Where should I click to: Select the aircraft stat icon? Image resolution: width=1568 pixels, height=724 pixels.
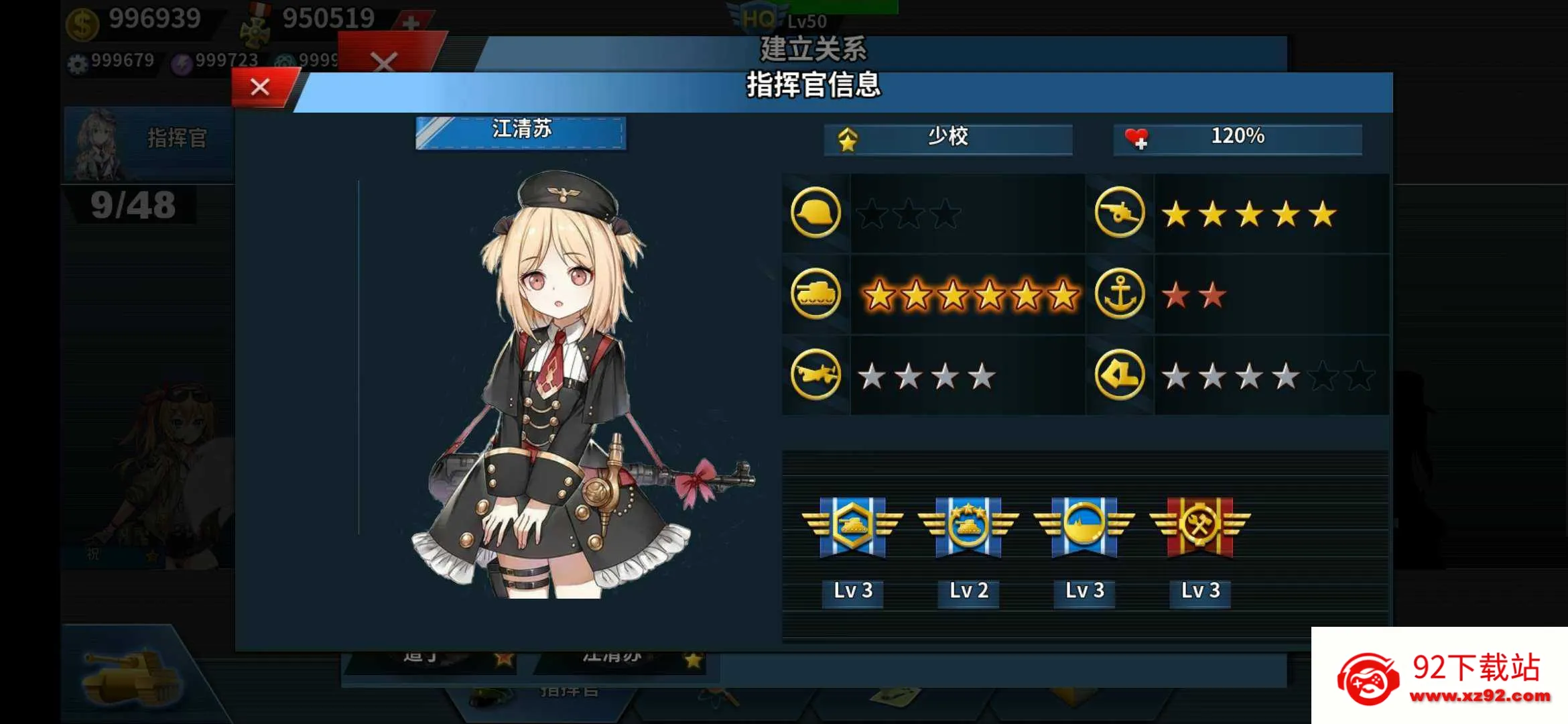pyautogui.click(x=815, y=374)
